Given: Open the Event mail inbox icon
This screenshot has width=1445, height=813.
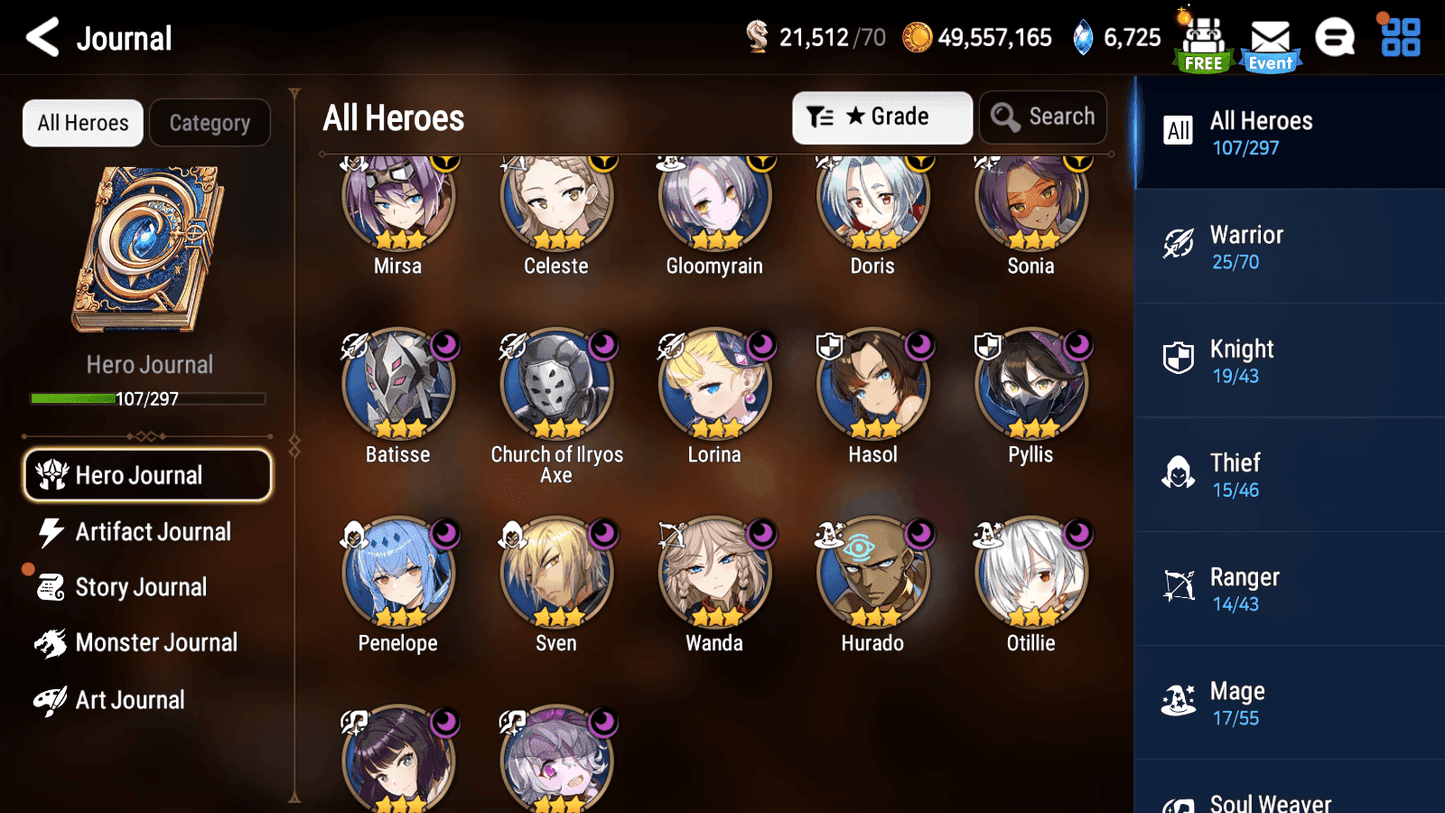Looking at the screenshot, I should 1269,38.
